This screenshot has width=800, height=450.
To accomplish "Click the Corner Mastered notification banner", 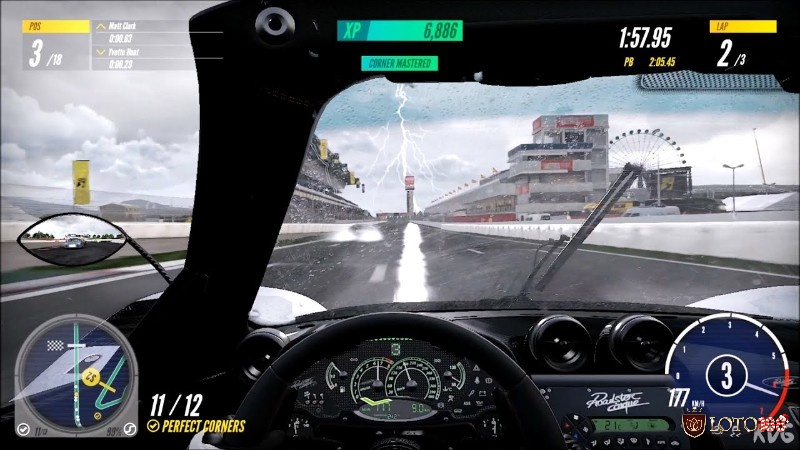I will click(x=399, y=63).
